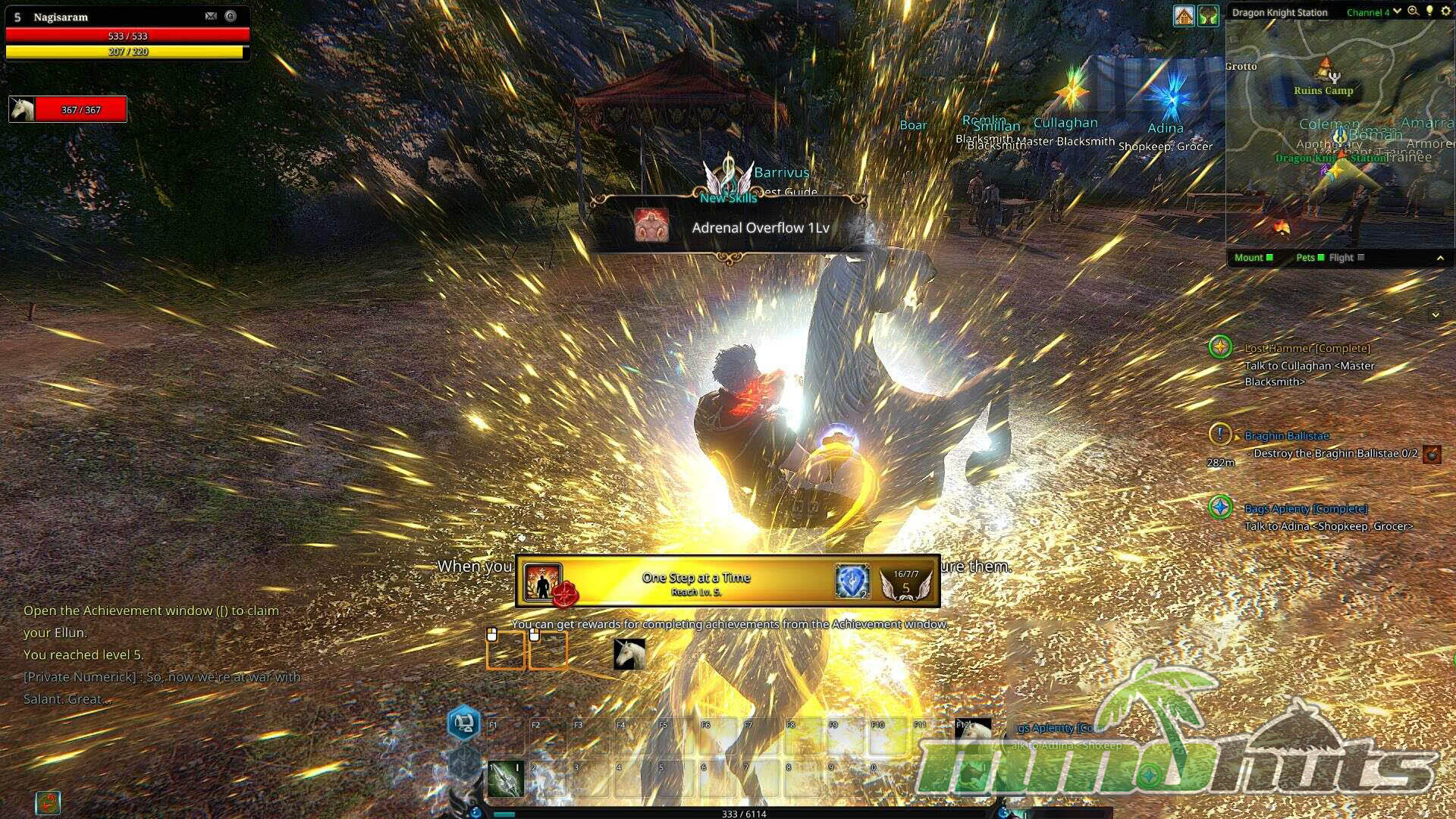Select the Braghin Ballistae quest entry

pos(1286,436)
